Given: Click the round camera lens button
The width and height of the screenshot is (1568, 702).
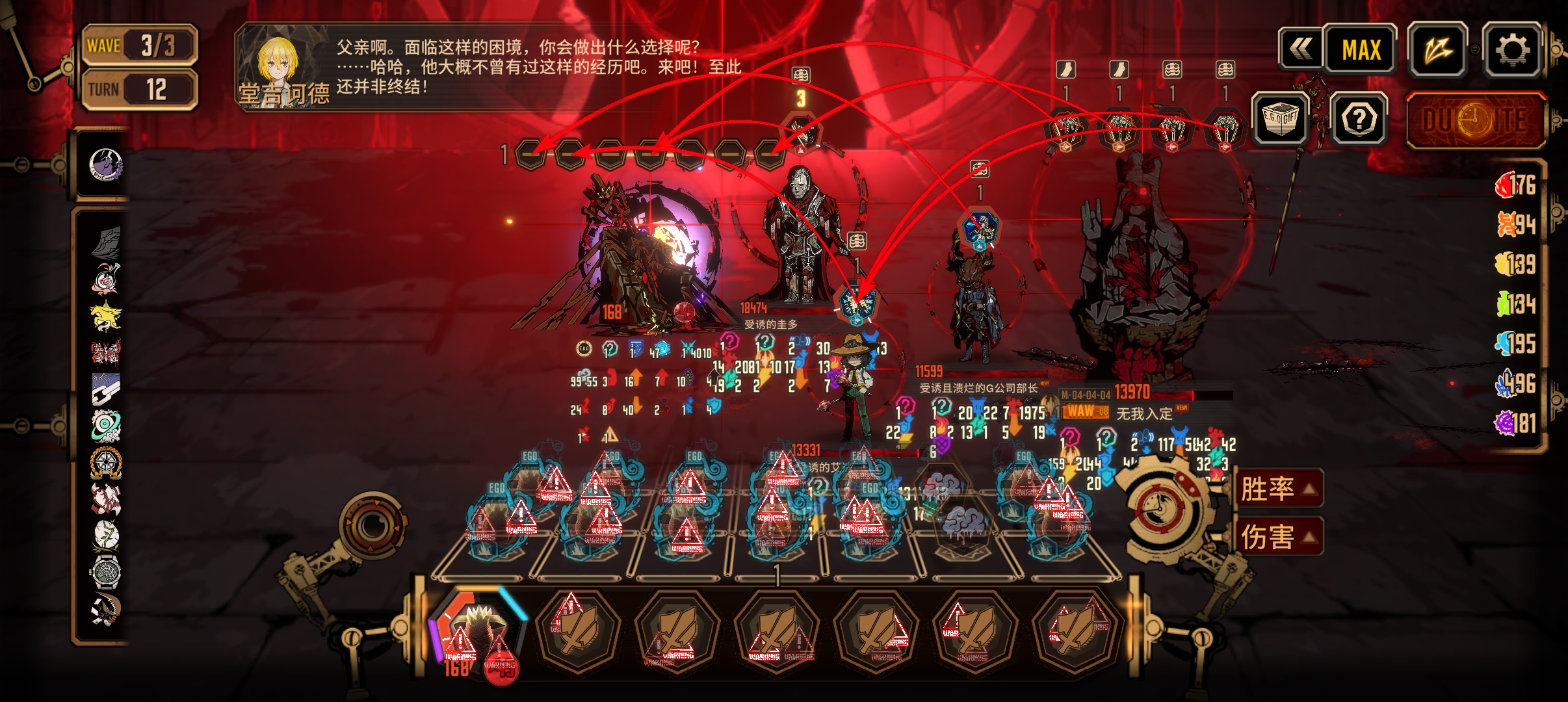Looking at the screenshot, I should pos(372,524).
